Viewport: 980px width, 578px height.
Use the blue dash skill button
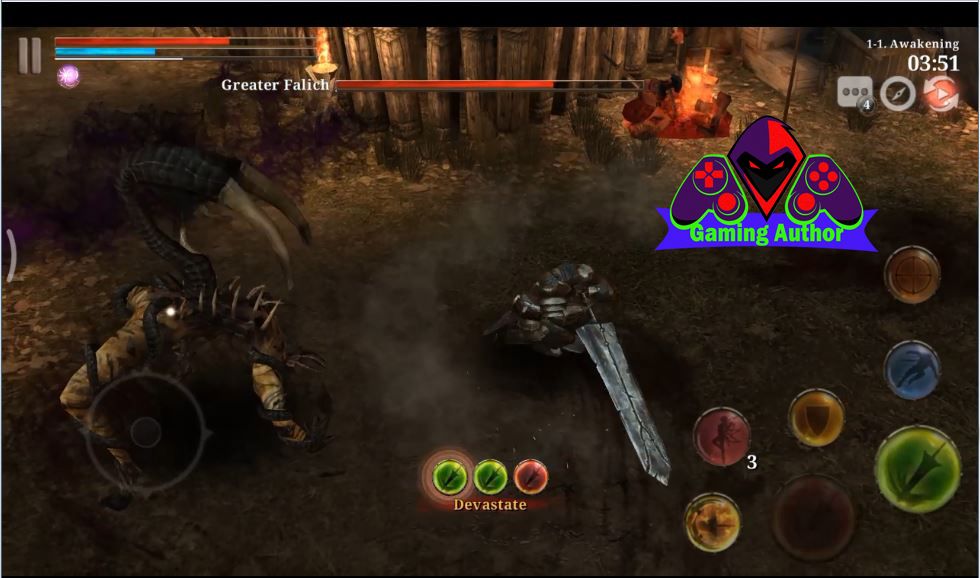coord(911,369)
